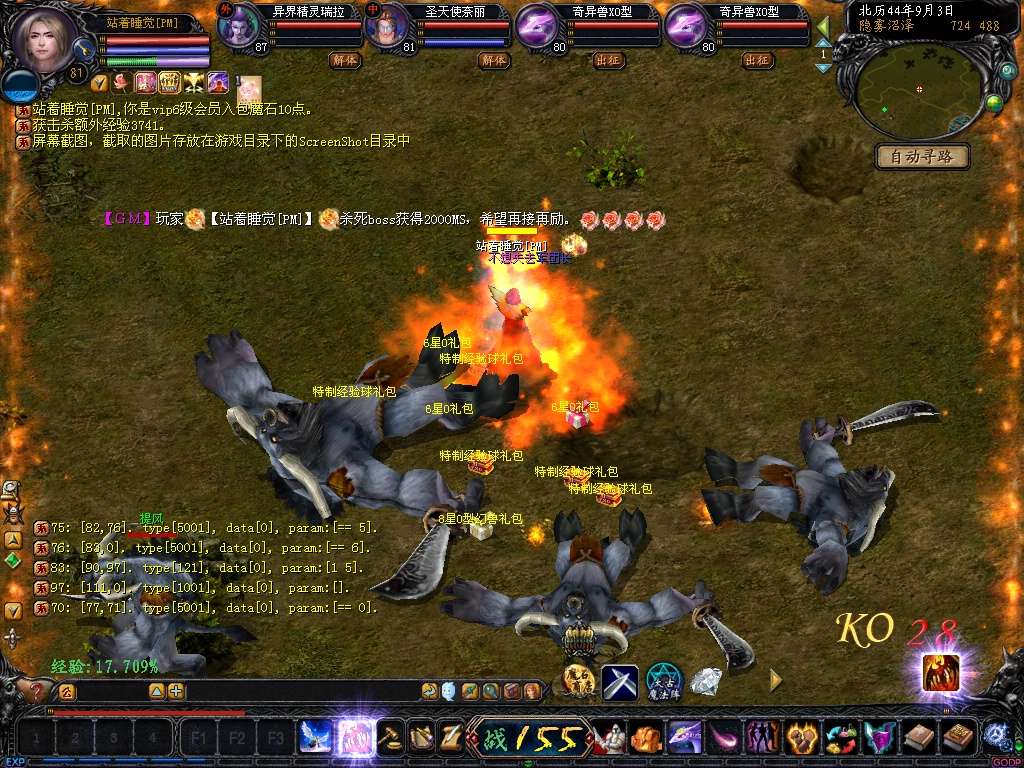Click the pink rose buff icon
Screen dimensions: 1024x768
tap(122, 82)
